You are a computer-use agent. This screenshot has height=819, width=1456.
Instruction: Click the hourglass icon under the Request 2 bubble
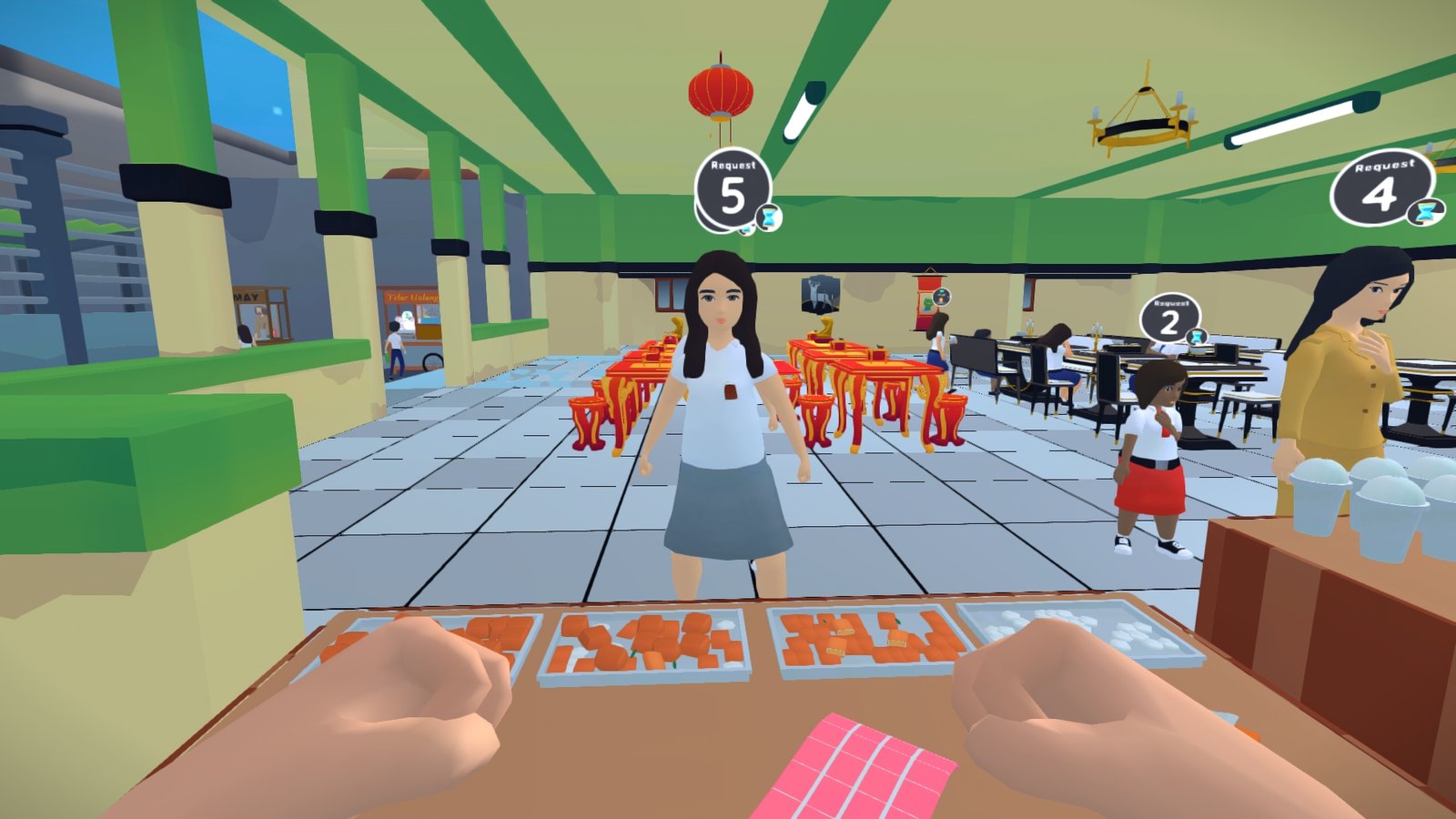pos(1195,335)
